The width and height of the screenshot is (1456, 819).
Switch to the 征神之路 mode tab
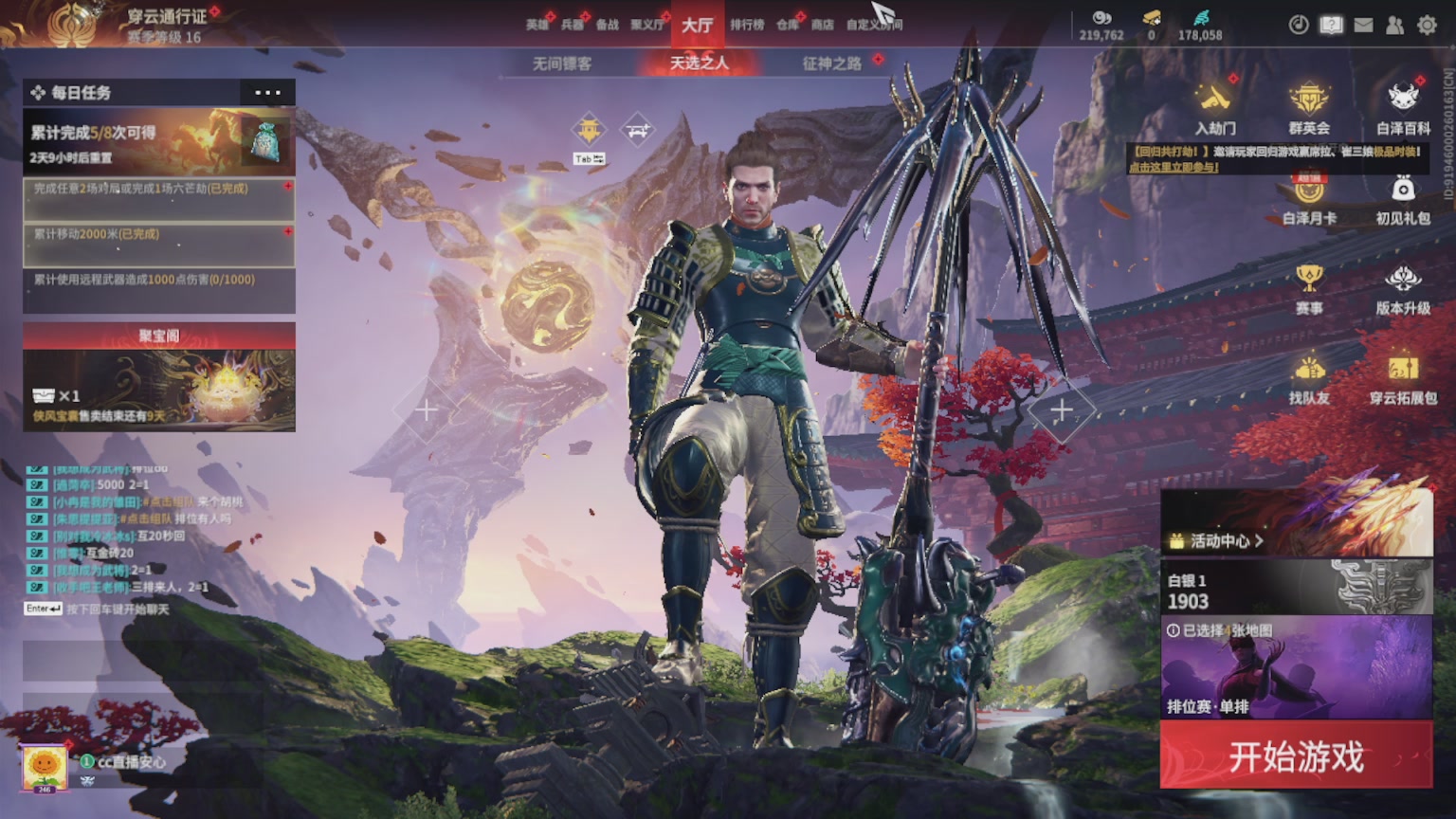click(x=831, y=64)
